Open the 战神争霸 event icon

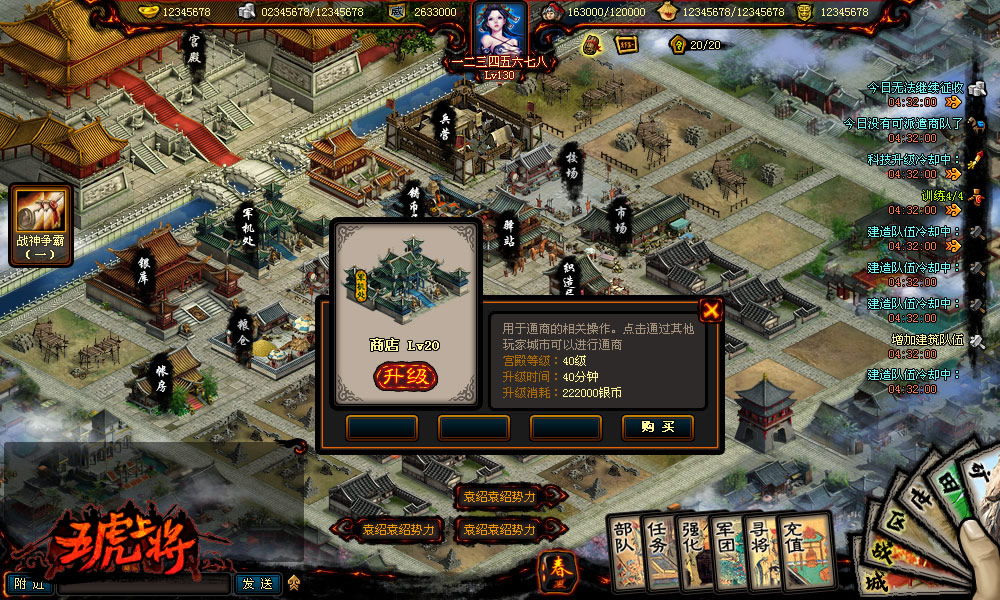(x=41, y=226)
